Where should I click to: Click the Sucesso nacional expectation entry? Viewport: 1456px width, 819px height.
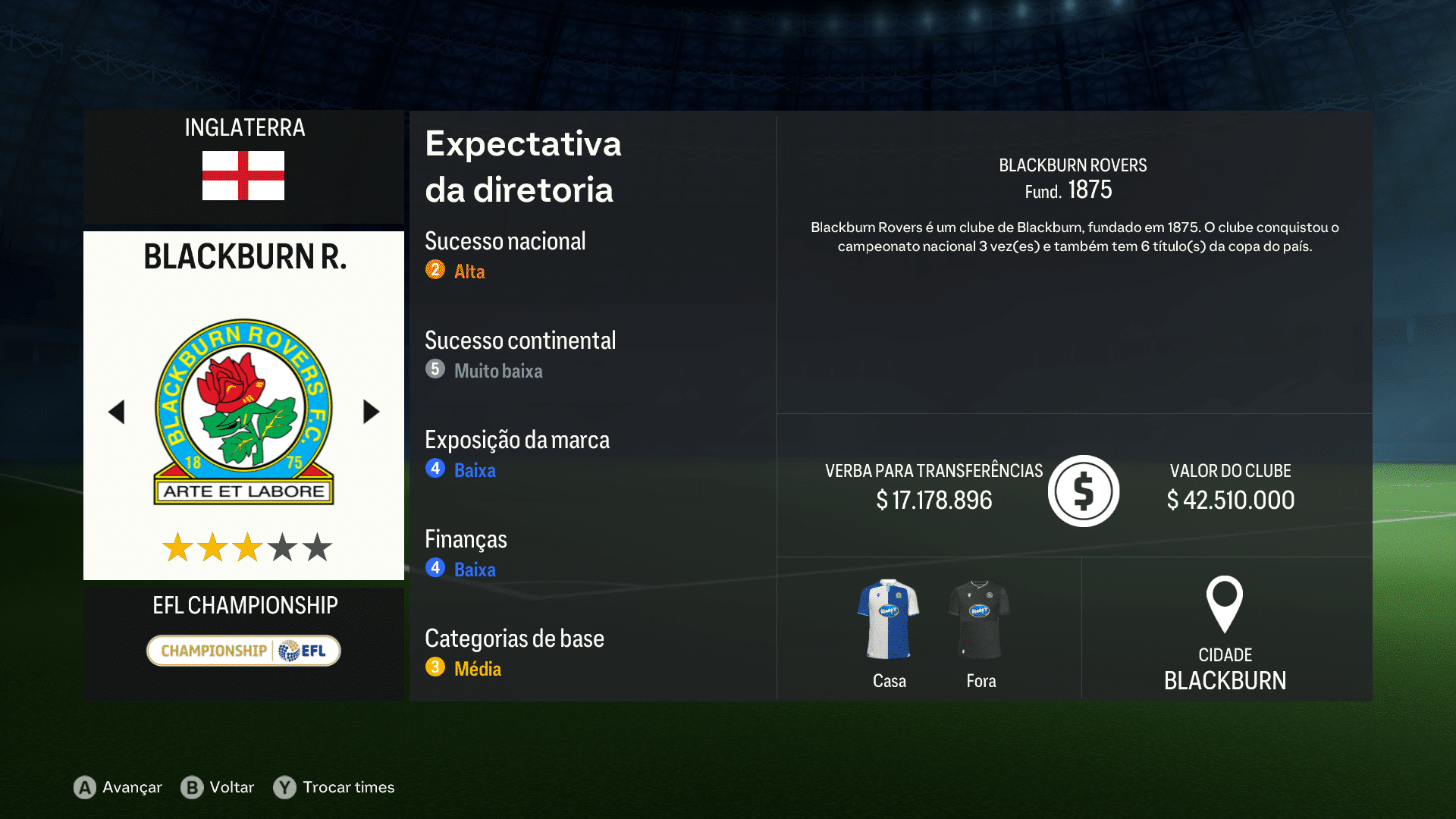505,241
